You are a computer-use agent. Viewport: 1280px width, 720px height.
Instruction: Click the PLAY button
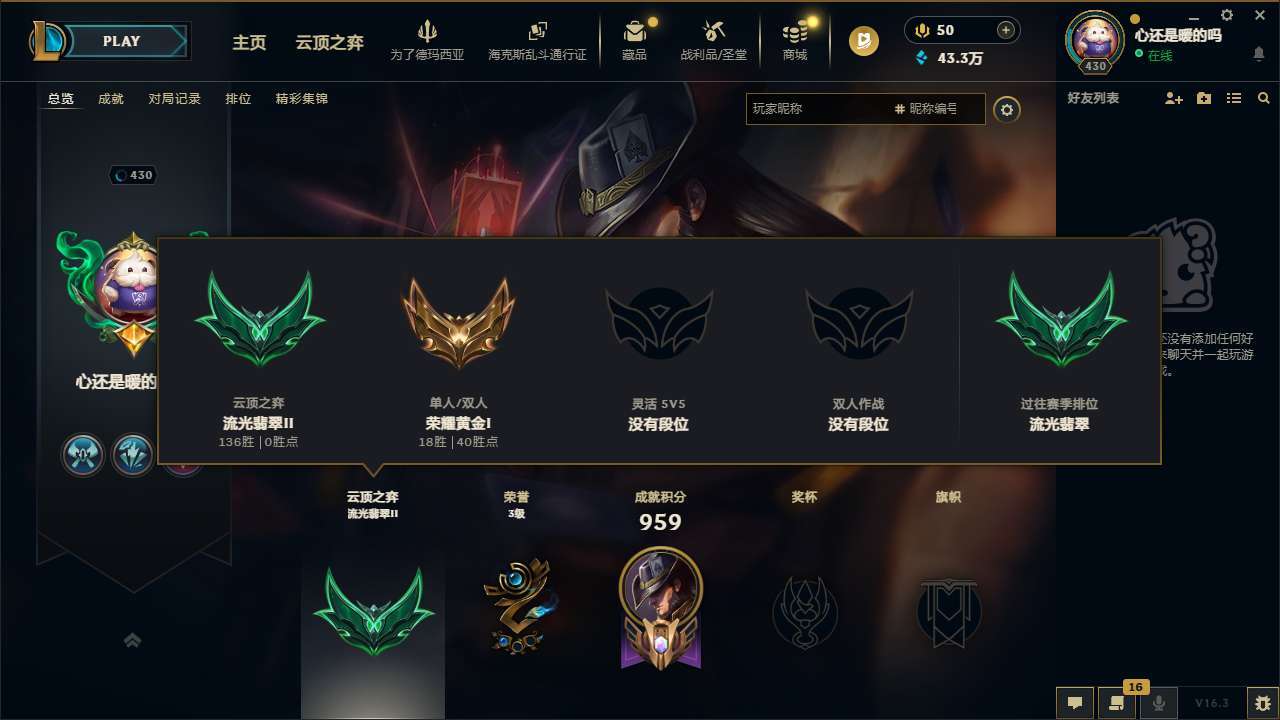click(x=122, y=41)
